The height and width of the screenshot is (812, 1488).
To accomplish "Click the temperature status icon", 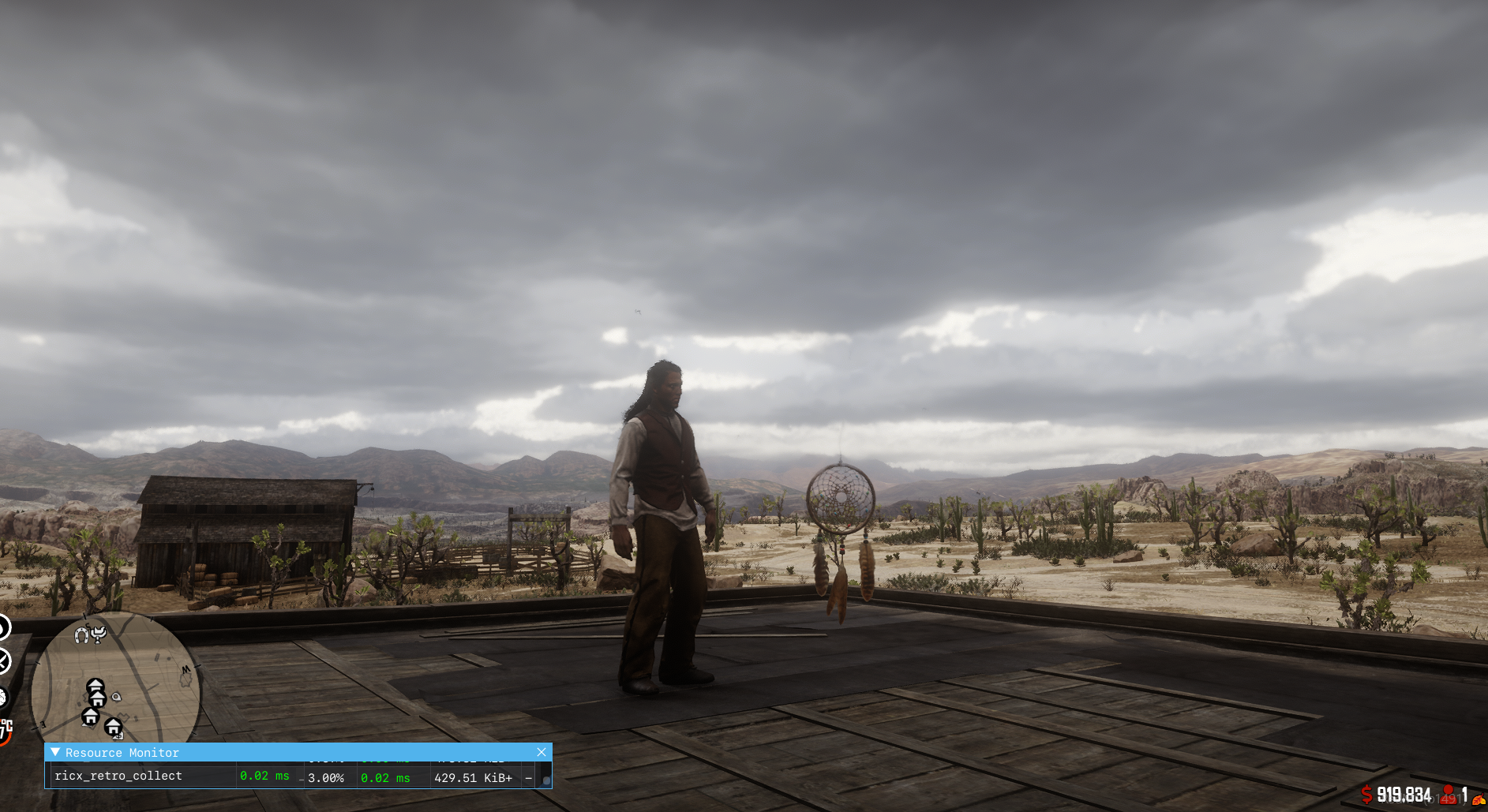I will tap(6, 731).
